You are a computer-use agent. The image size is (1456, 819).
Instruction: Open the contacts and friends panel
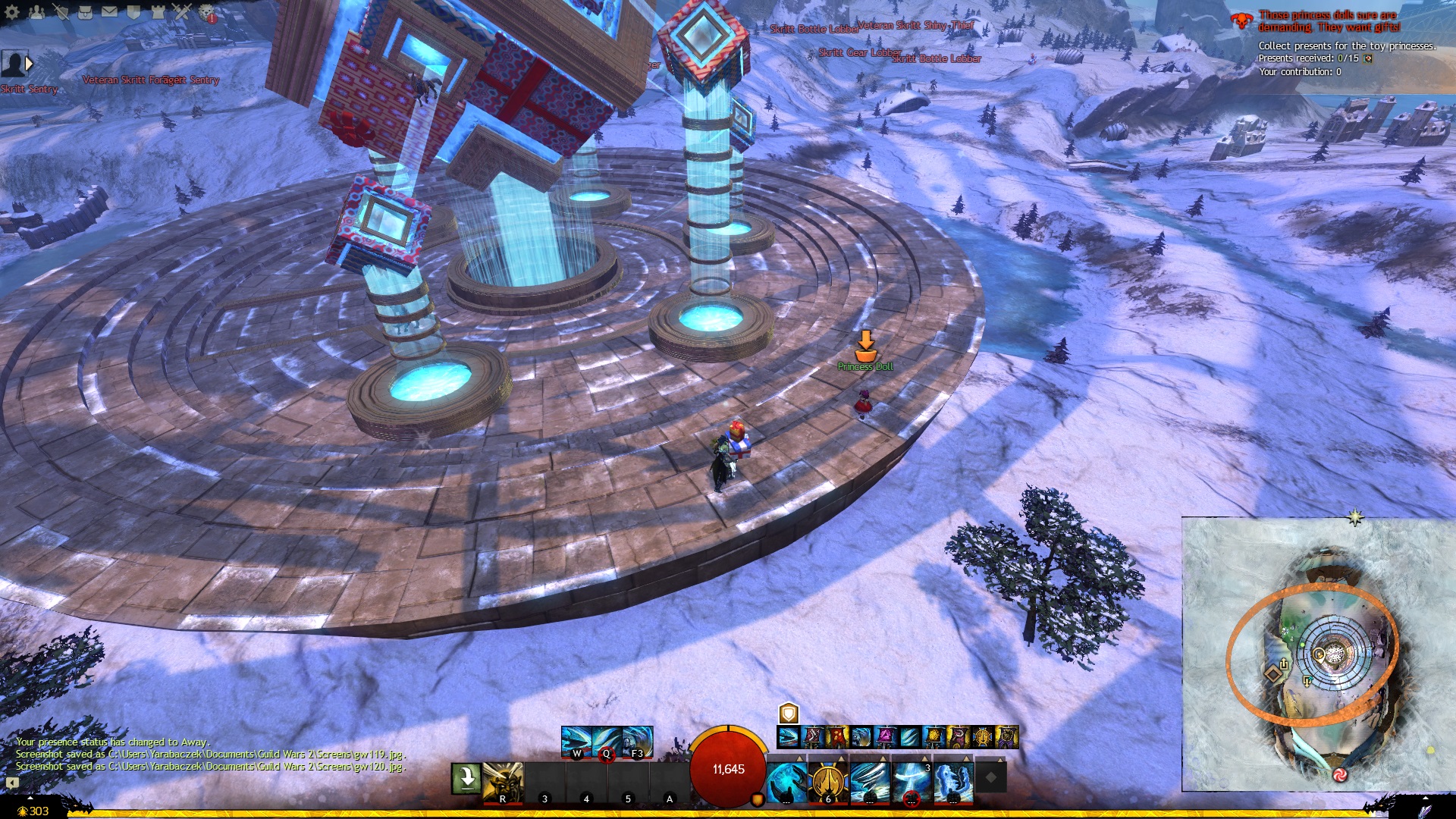pyautogui.click(x=36, y=12)
